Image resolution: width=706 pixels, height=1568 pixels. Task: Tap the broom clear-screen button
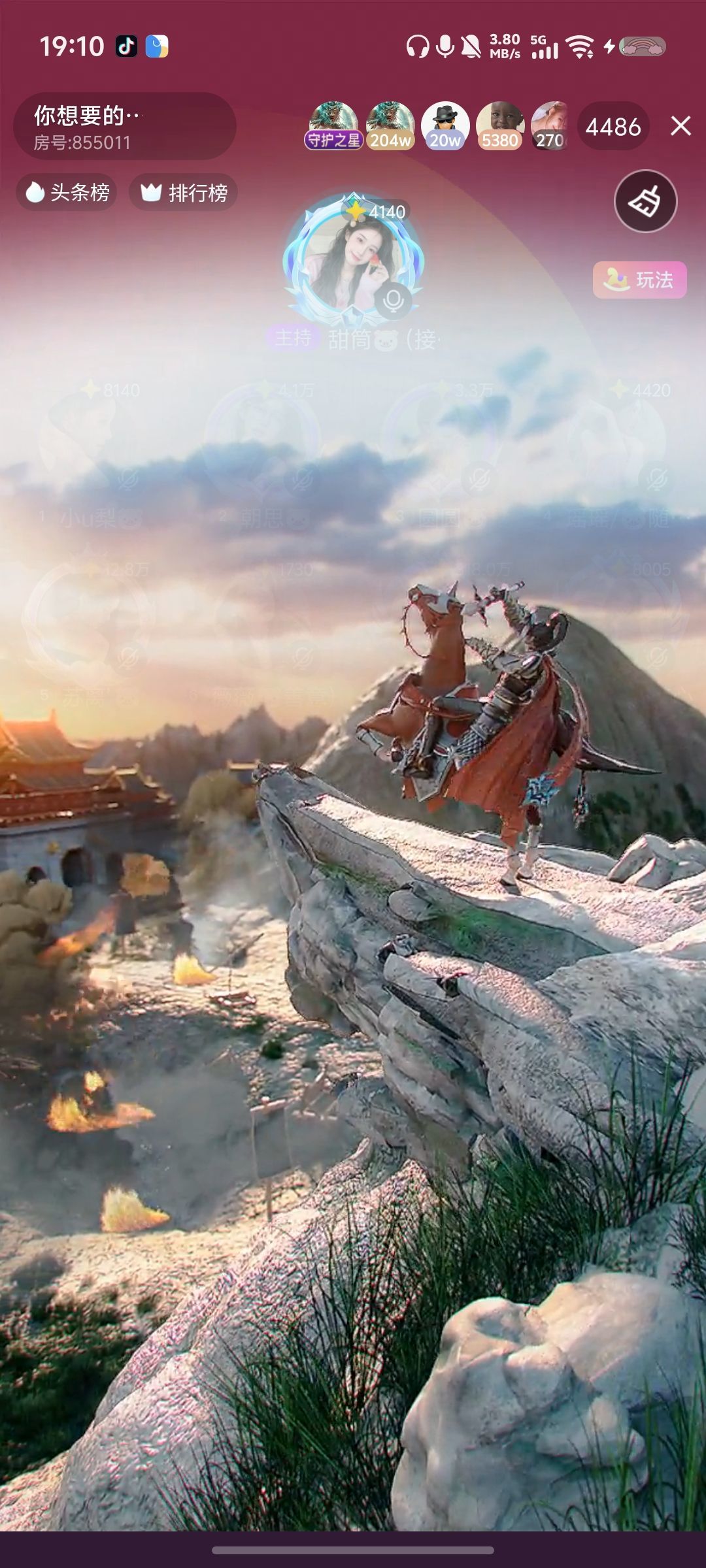pos(645,201)
